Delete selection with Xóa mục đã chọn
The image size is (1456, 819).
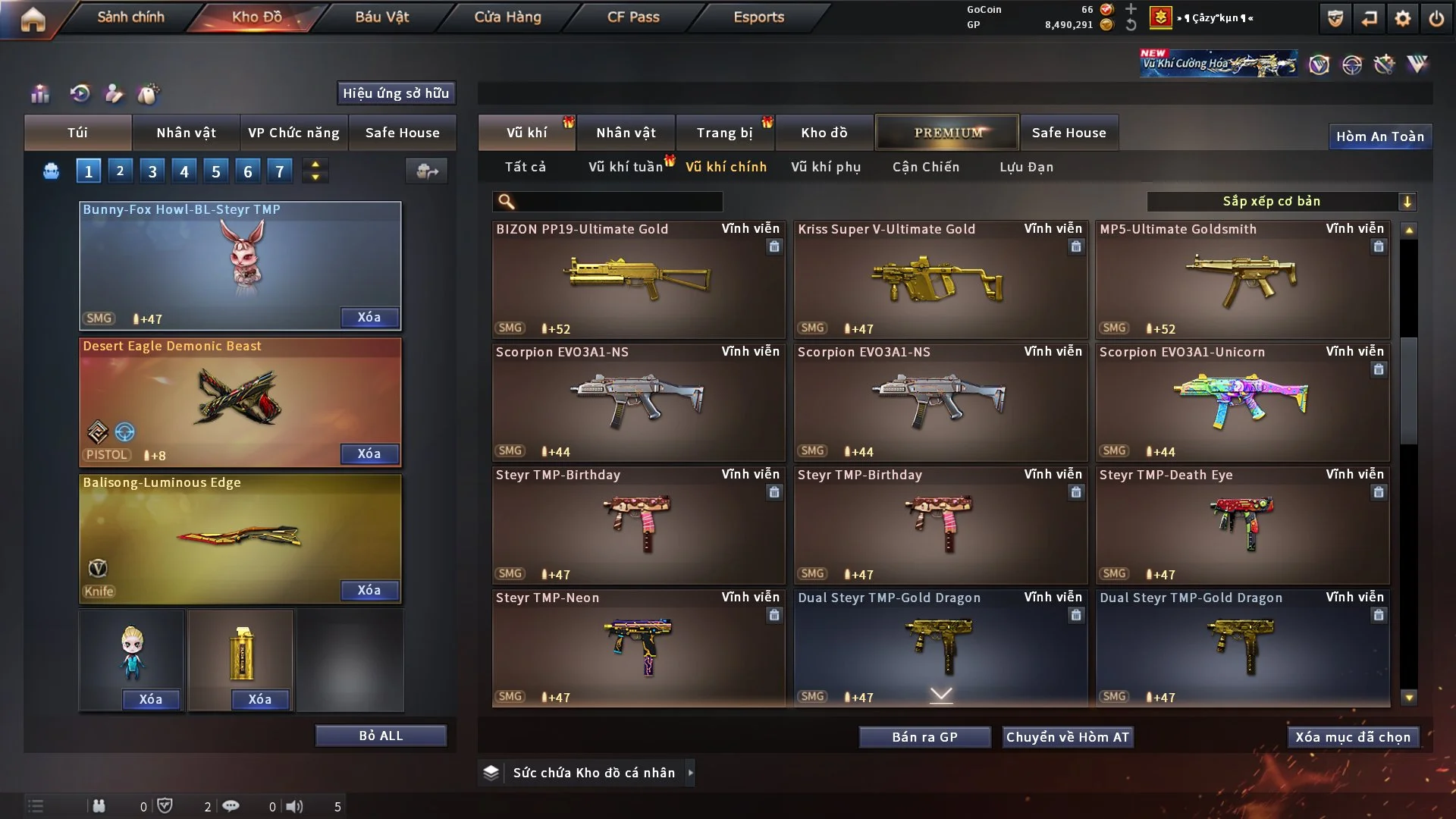coord(1353,737)
